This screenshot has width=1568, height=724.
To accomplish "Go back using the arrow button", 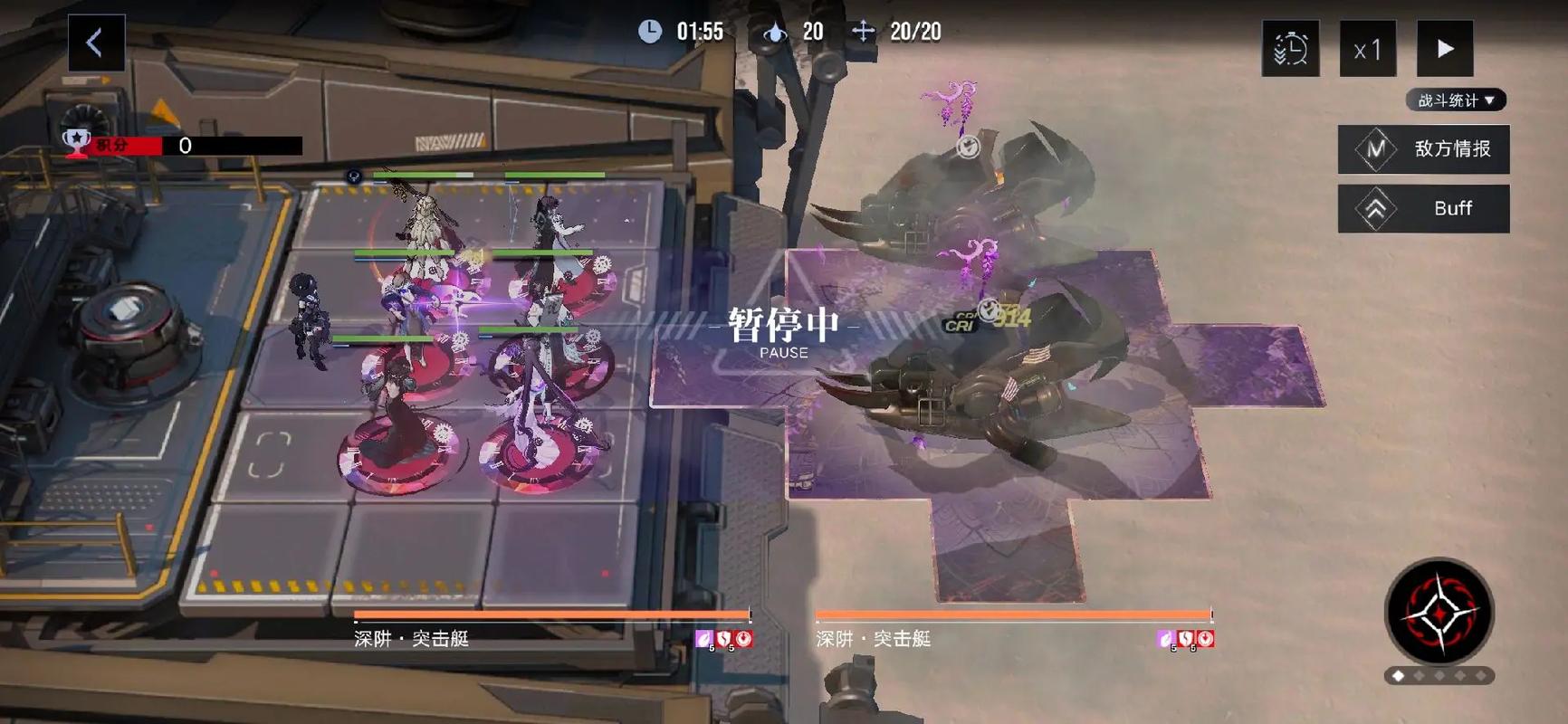I will [x=96, y=43].
